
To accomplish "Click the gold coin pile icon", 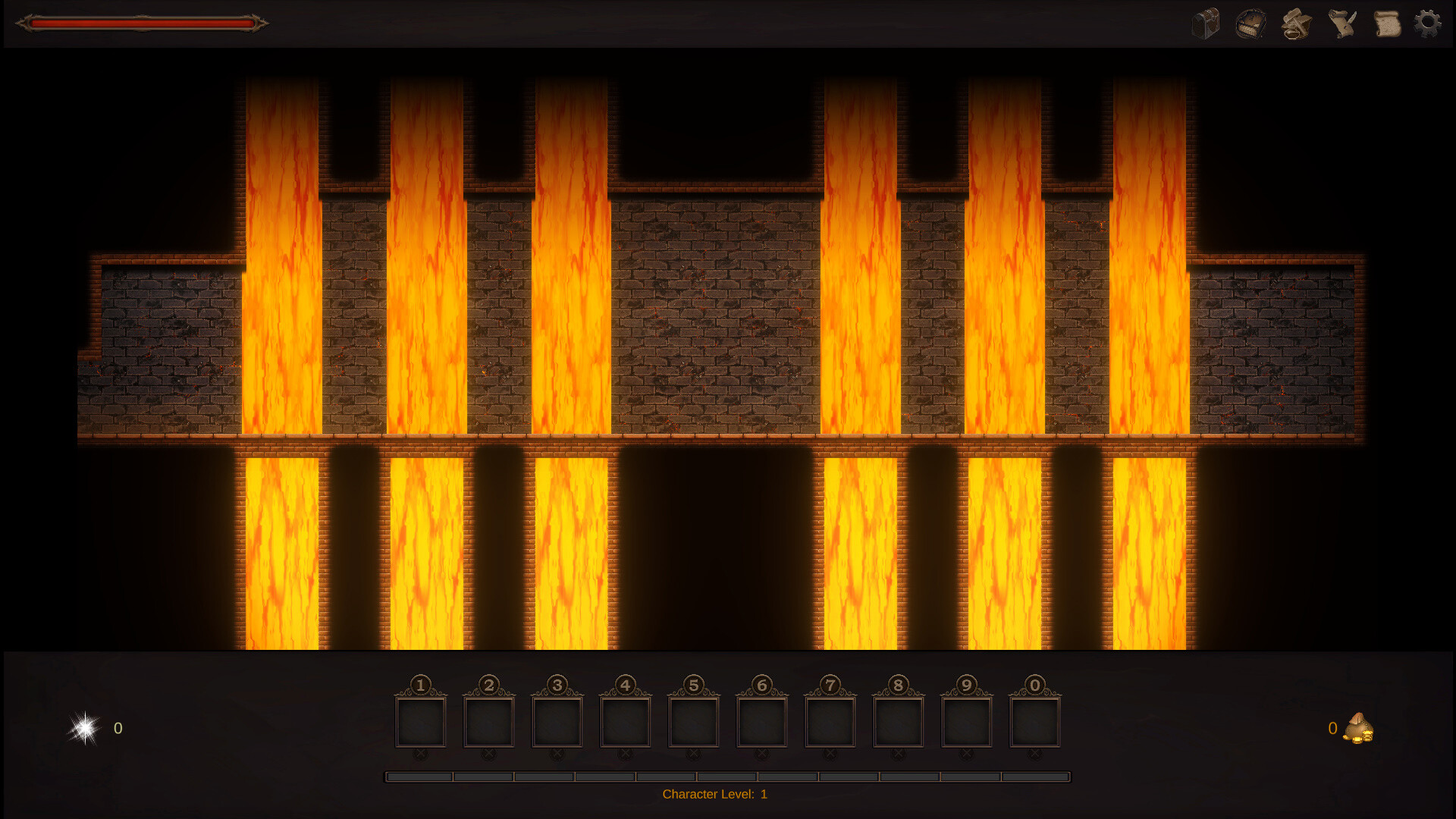I will point(1359,730).
